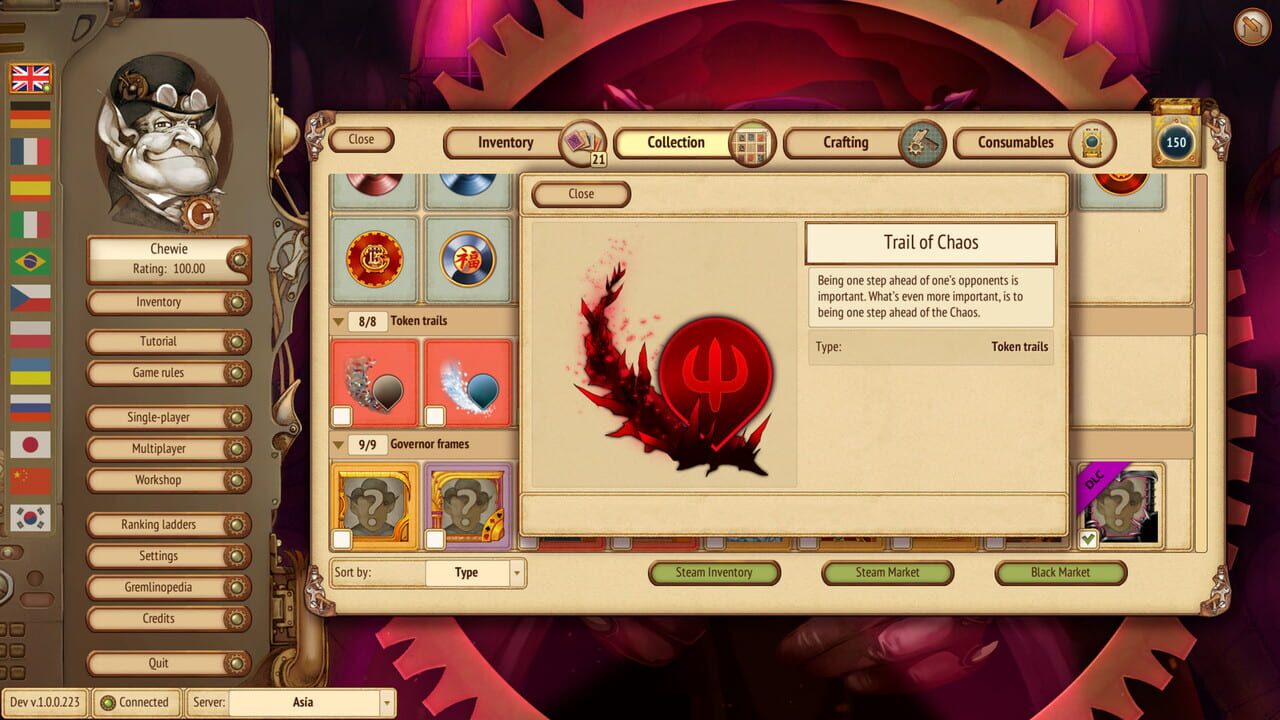Select the red gear medallion collectible
Screen dimensions: 1280x720
pyautogui.click(x=374, y=259)
